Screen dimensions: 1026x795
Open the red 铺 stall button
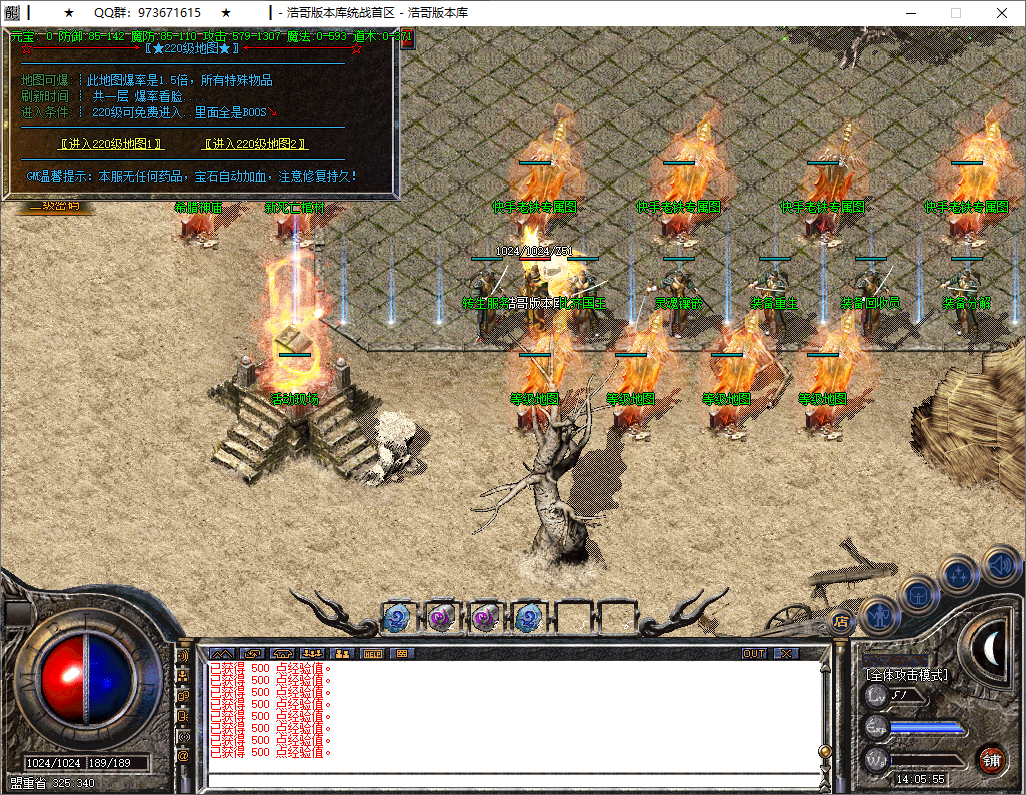point(991,758)
